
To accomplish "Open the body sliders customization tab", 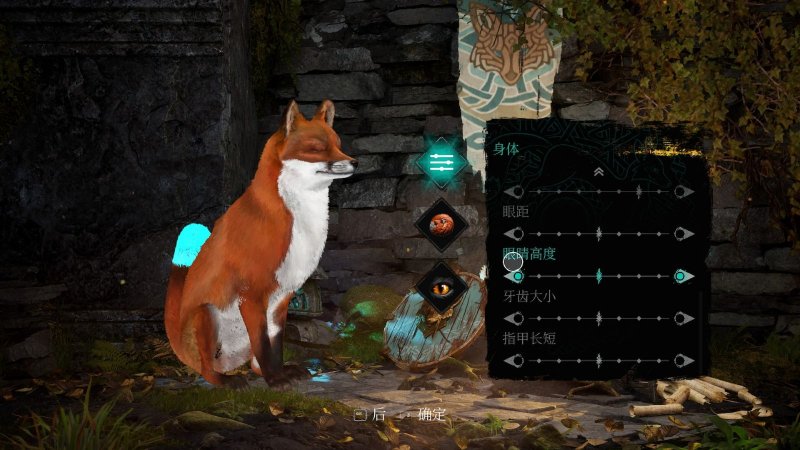I will [x=442, y=161].
